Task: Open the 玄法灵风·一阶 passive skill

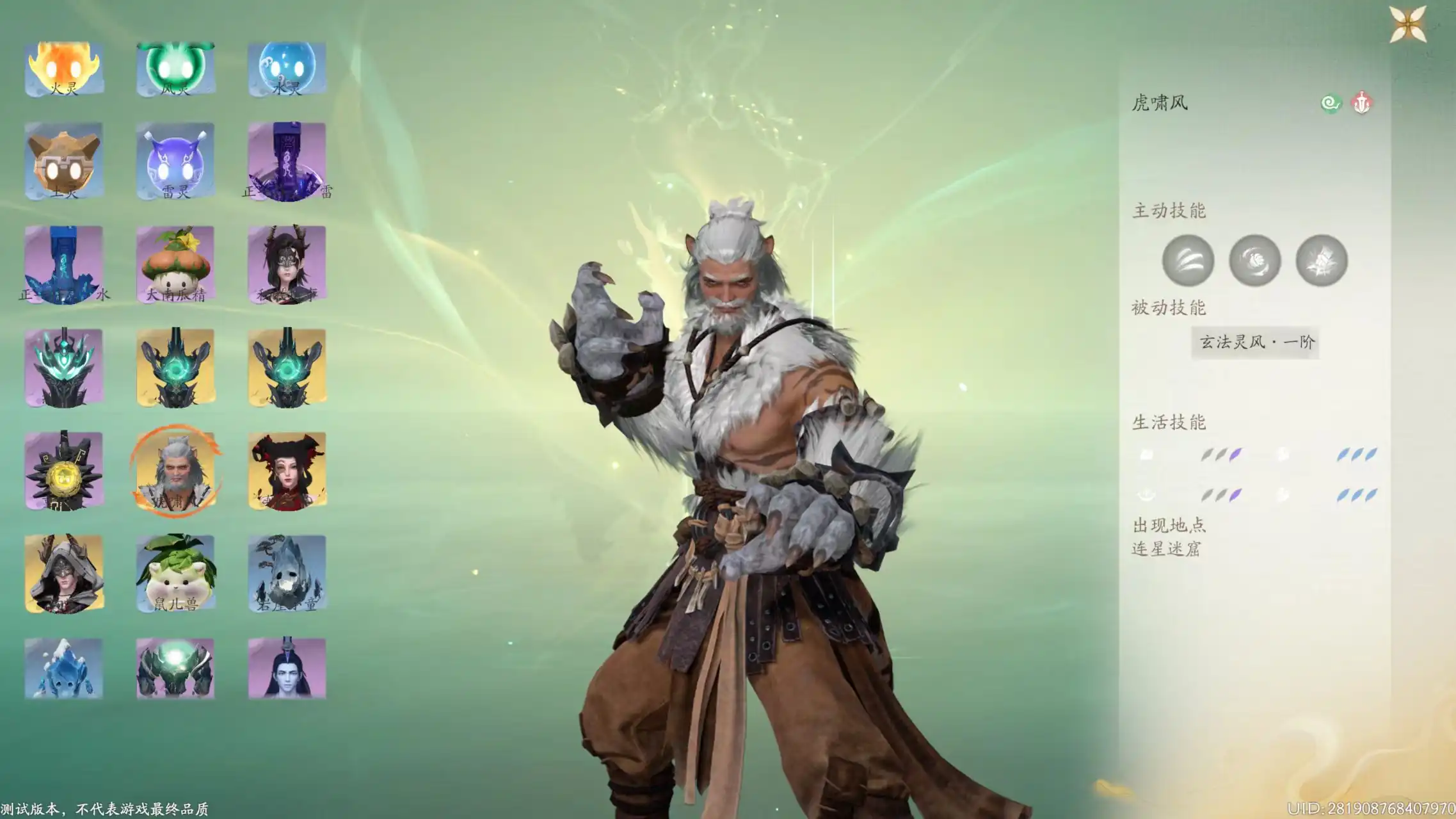Action: (x=1255, y=343)
